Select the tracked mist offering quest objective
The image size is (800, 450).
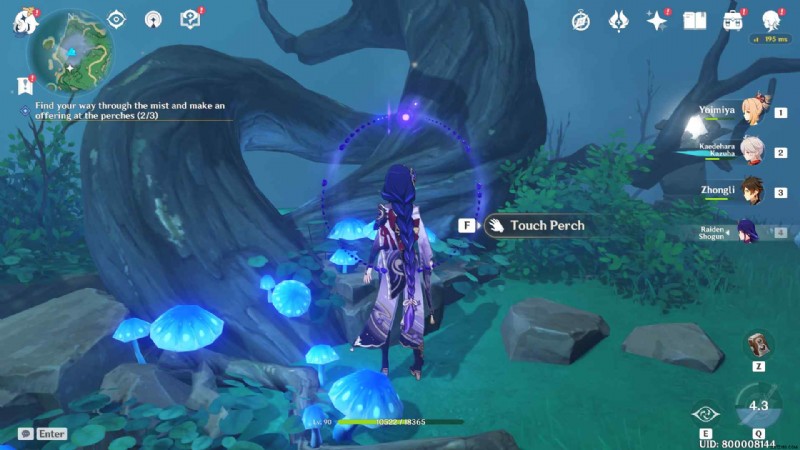pyautogui.click(x=130, y=110)
